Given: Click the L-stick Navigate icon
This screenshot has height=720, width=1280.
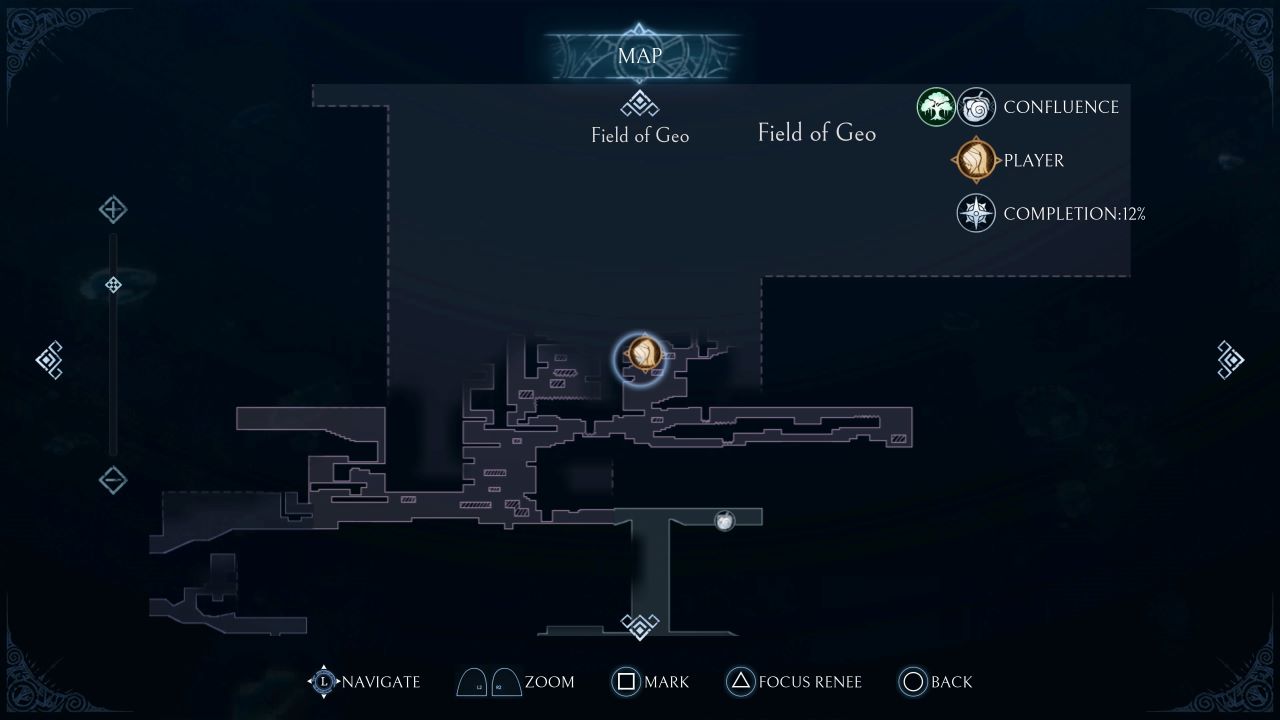Looking at the screenshot, I should point(322,681).
